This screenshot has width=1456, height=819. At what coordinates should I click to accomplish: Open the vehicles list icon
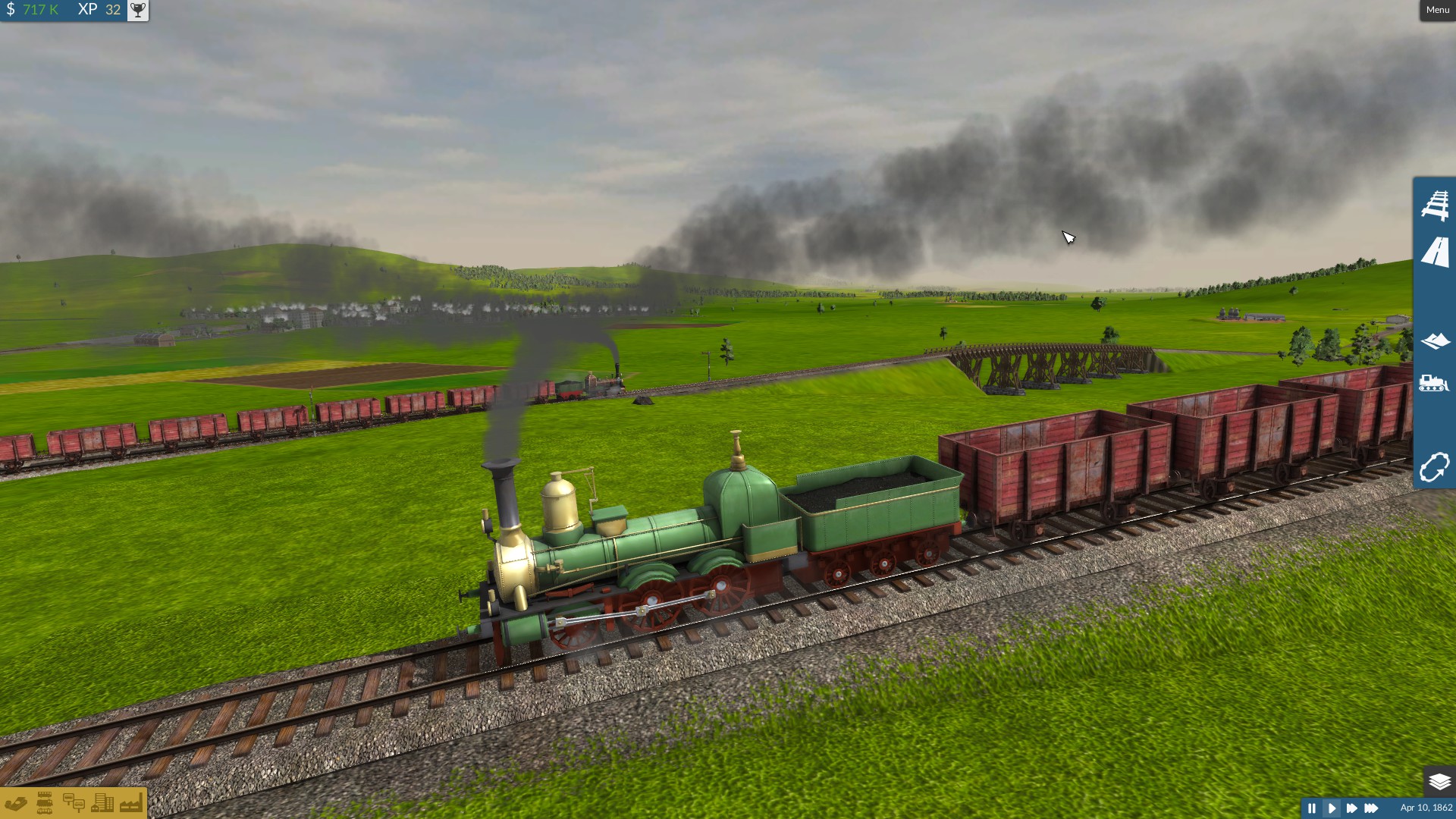click(45, 803)
